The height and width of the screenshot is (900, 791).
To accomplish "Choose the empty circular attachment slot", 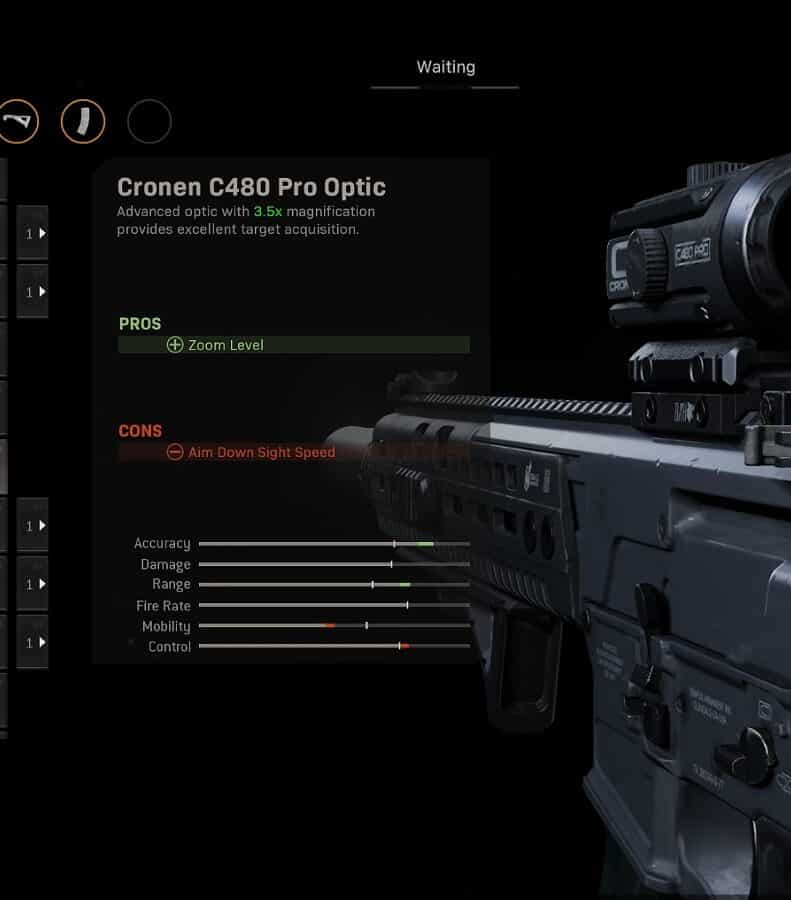I will (x=149, y=122).
